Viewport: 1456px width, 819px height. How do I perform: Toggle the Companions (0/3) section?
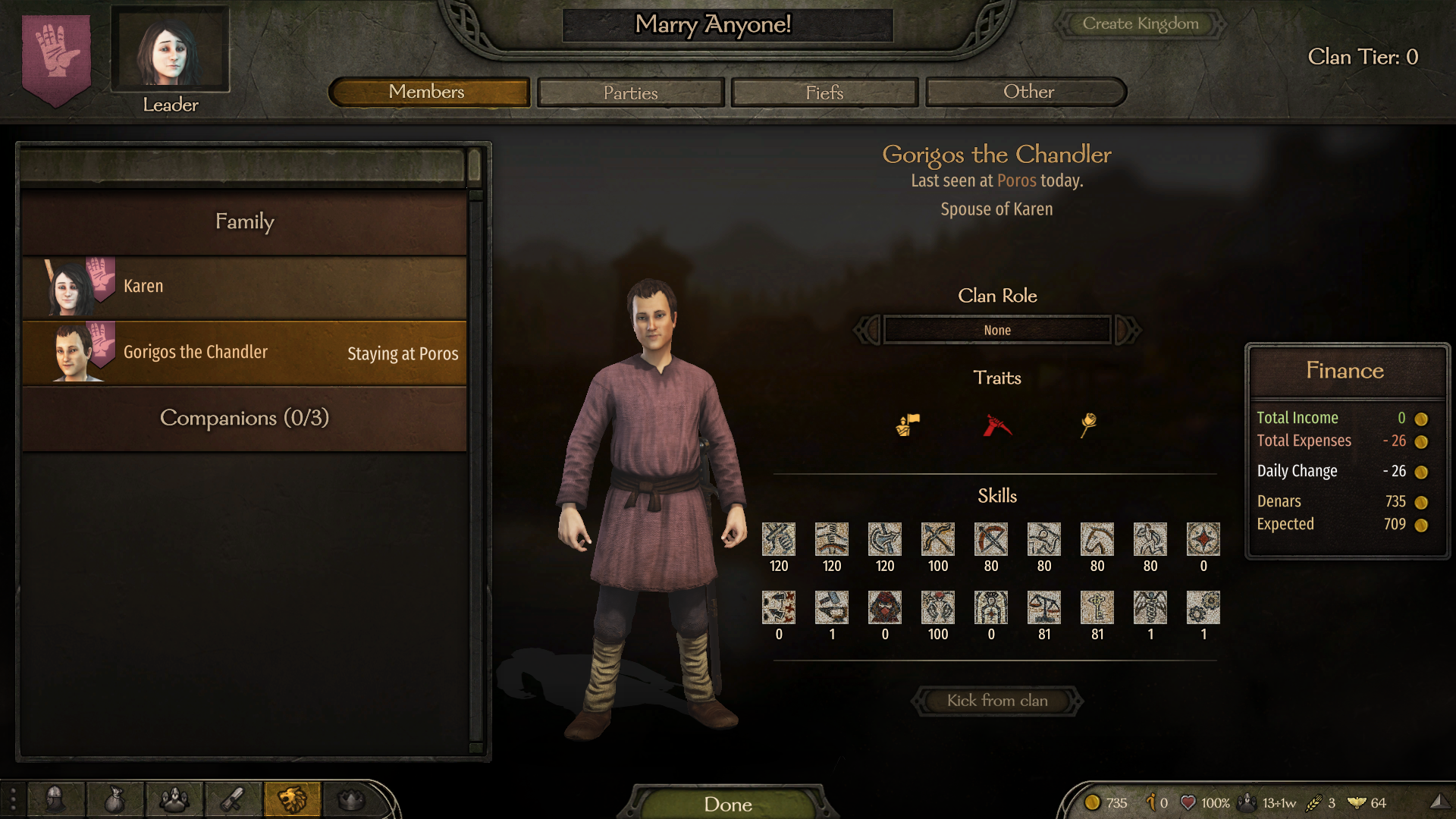click(x=244, y=418)
